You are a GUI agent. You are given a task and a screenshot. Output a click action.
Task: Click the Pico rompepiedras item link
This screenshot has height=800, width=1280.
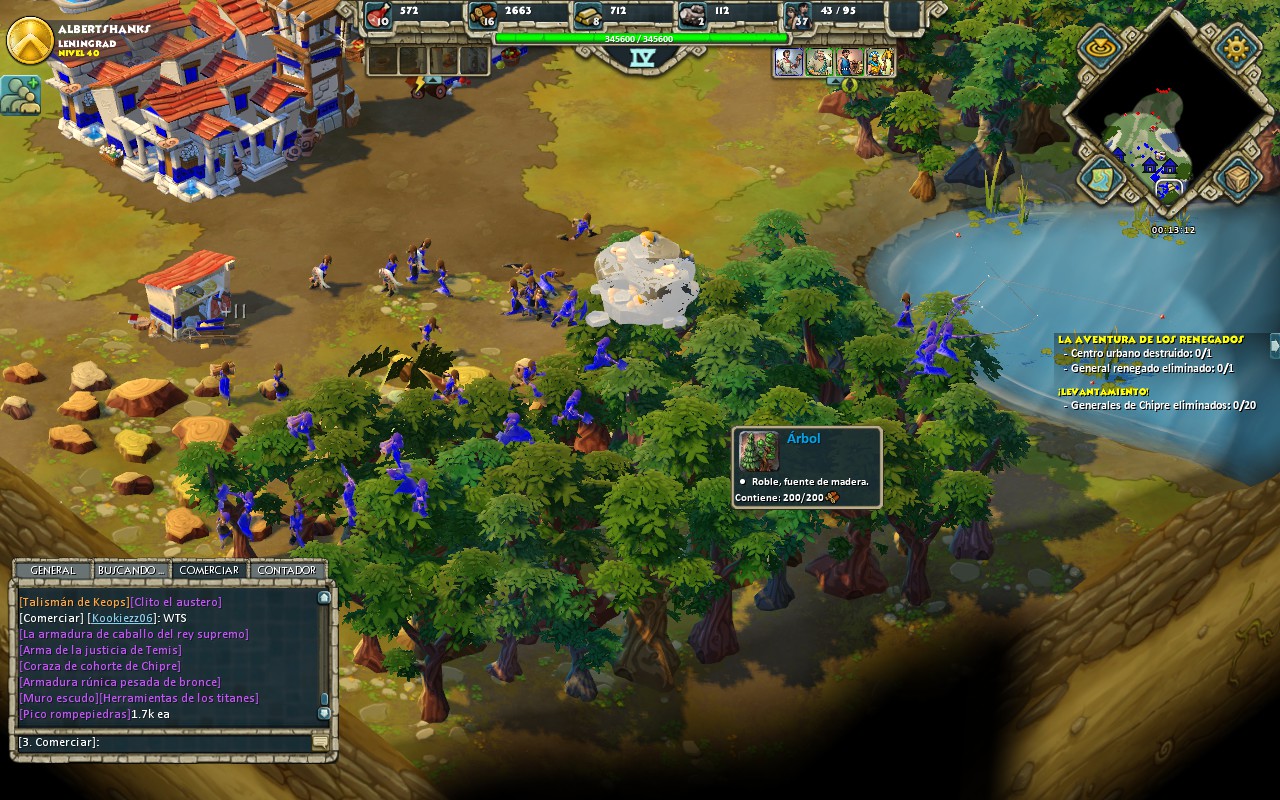[74, 714]
